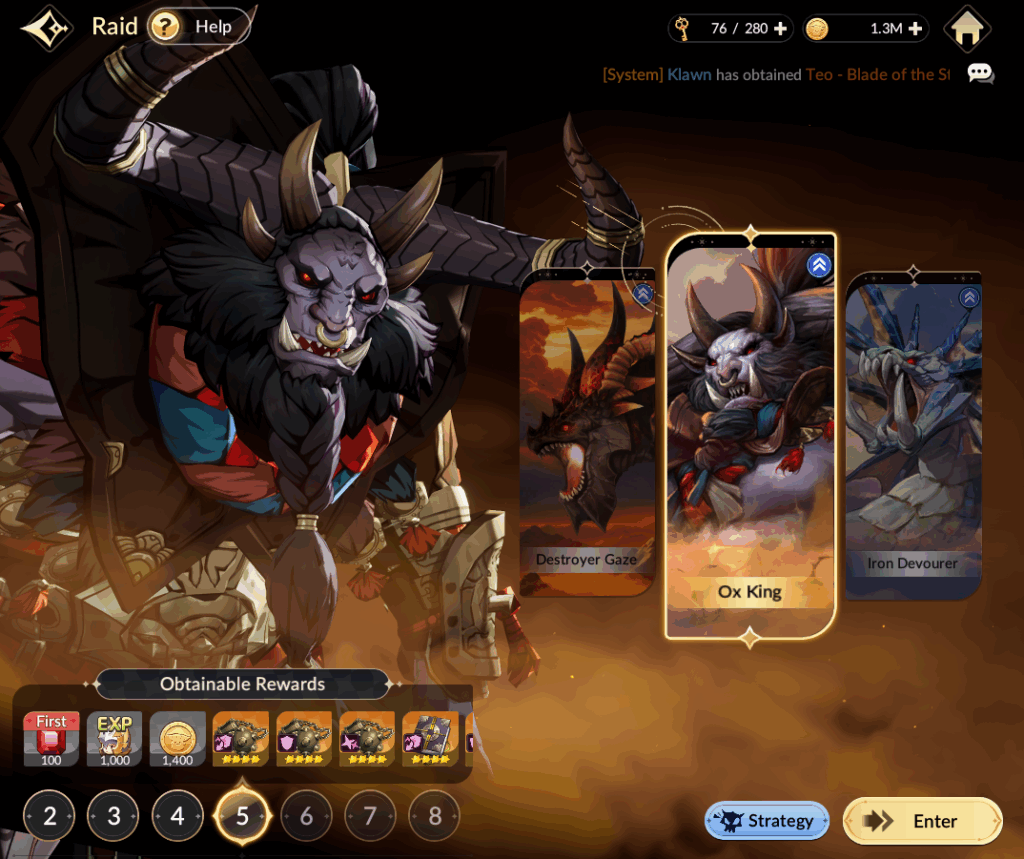1024x859 pixels.
Task: Add more gold with the plus button
Action: [x=915, y=29]
